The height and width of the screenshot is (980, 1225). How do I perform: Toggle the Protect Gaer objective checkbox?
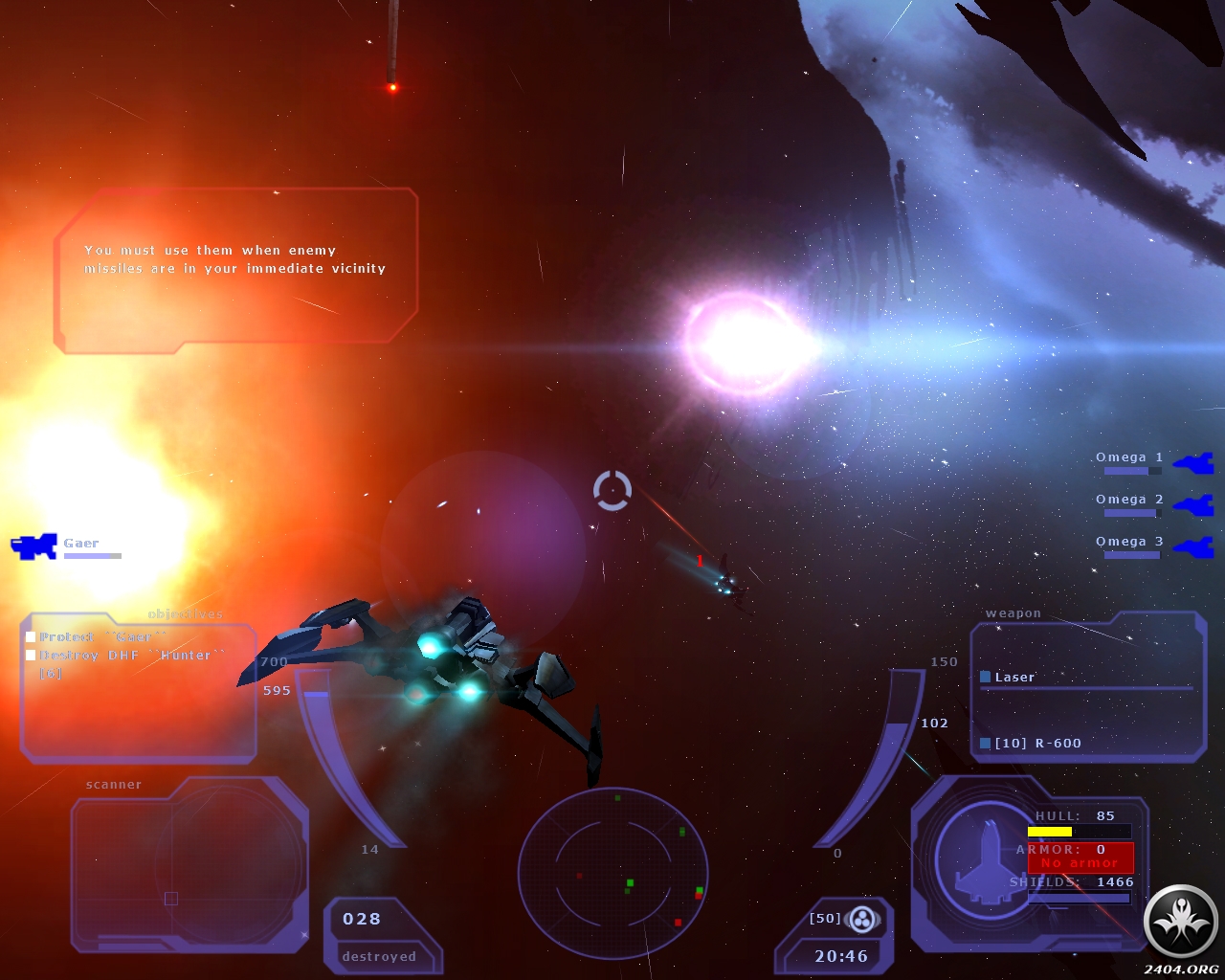(31, 637)
